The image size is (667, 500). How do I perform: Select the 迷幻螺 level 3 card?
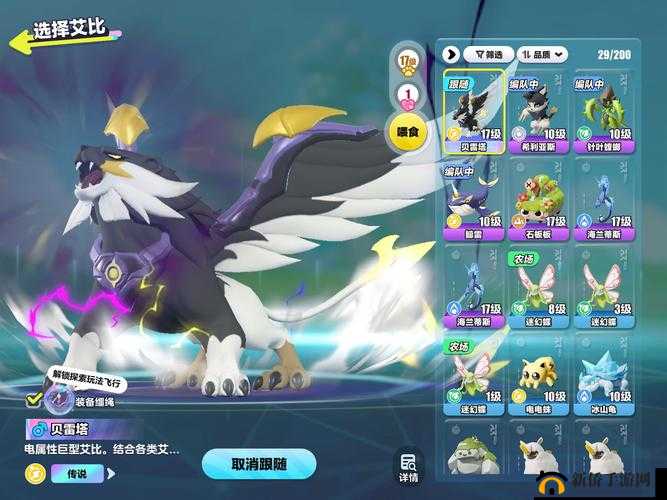click(605, 290)
